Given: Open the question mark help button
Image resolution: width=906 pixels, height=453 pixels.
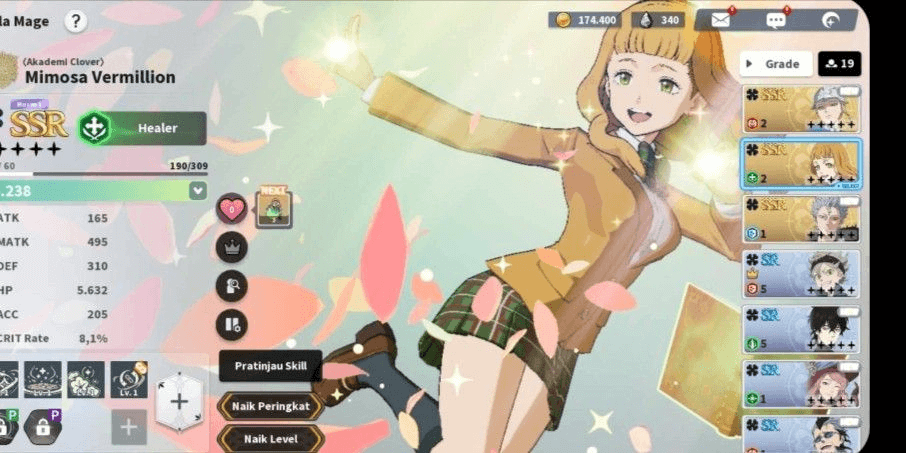Looking at the screenshot, I should click(x=76, y=21).
